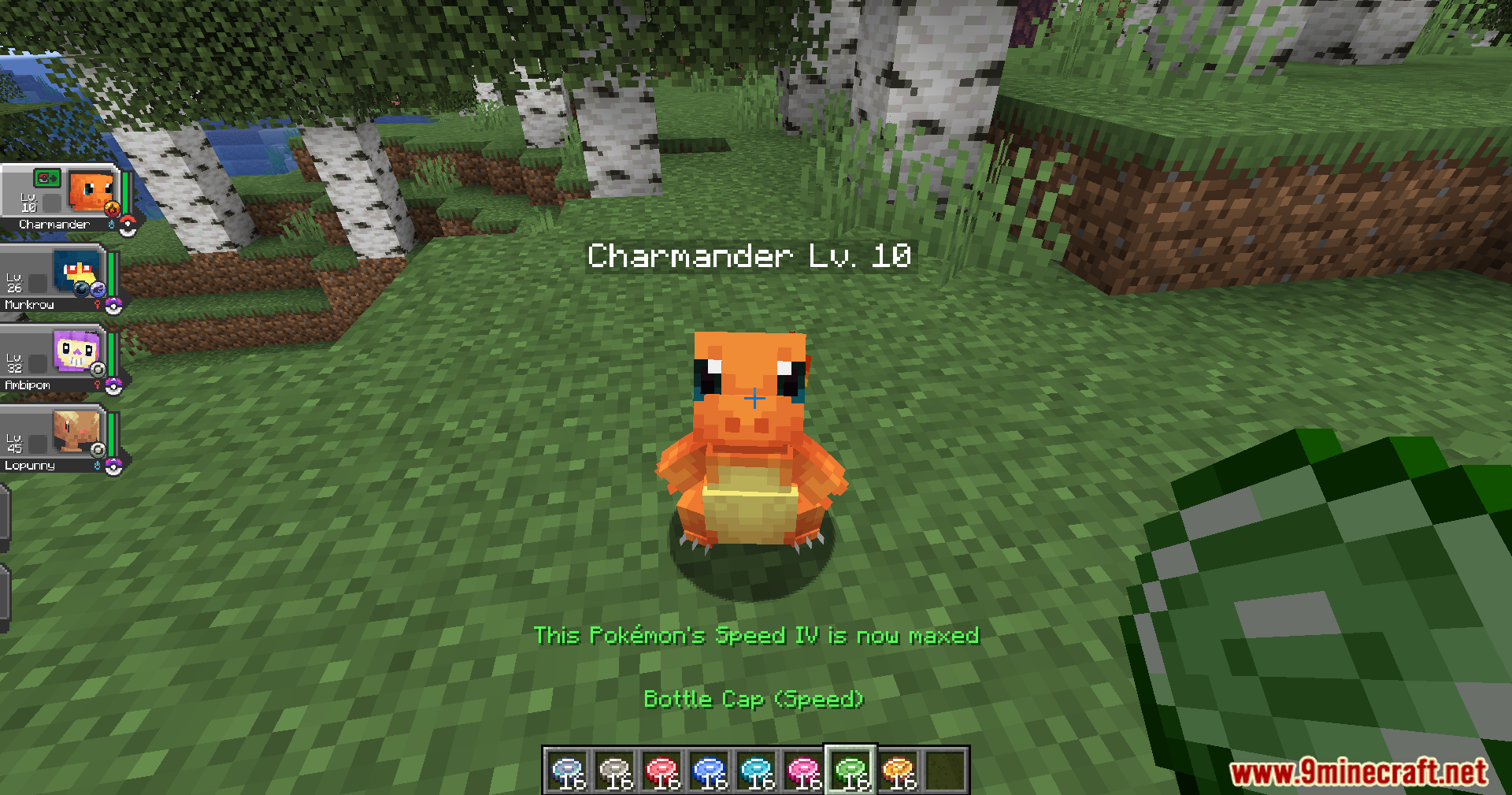1512x795 pixels.
Task: Select the empty last hotbar slot
Action: pos(945,771)
